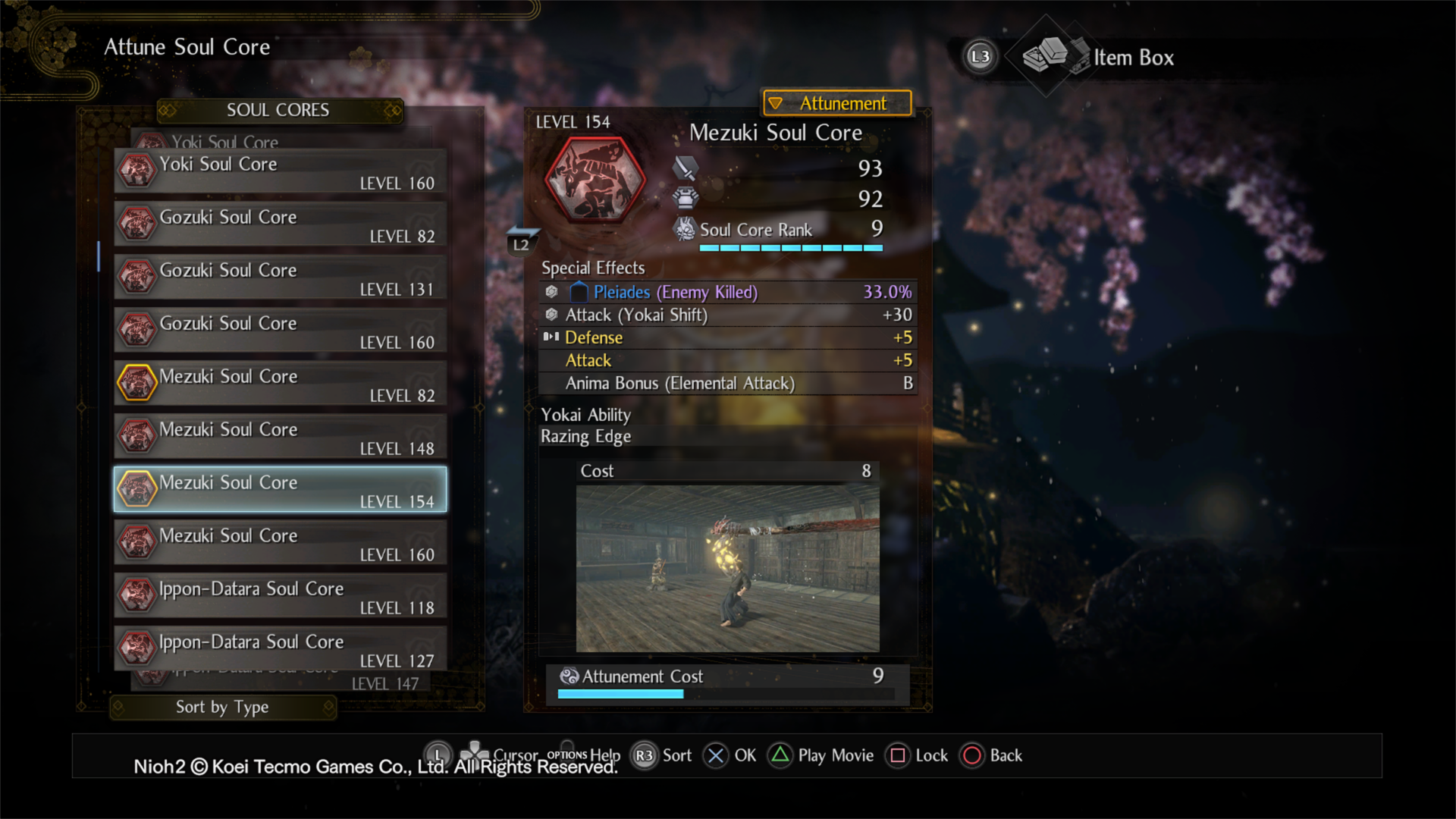Select the Soul Core Rank skull icon
This screenshot has width=1456, height=819.
[x=685, y=229]
